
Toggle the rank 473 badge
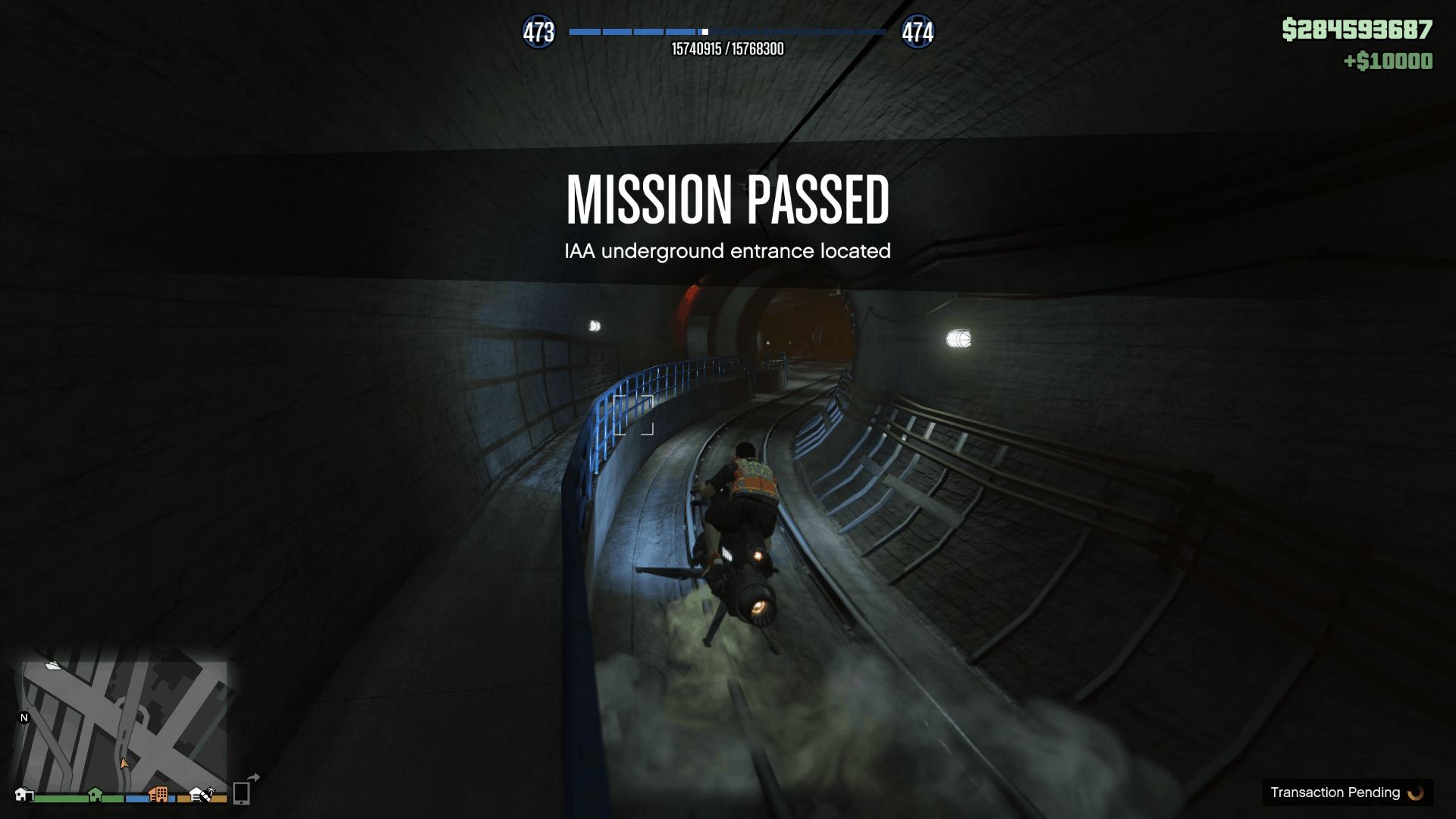click(x=539, y=32)
